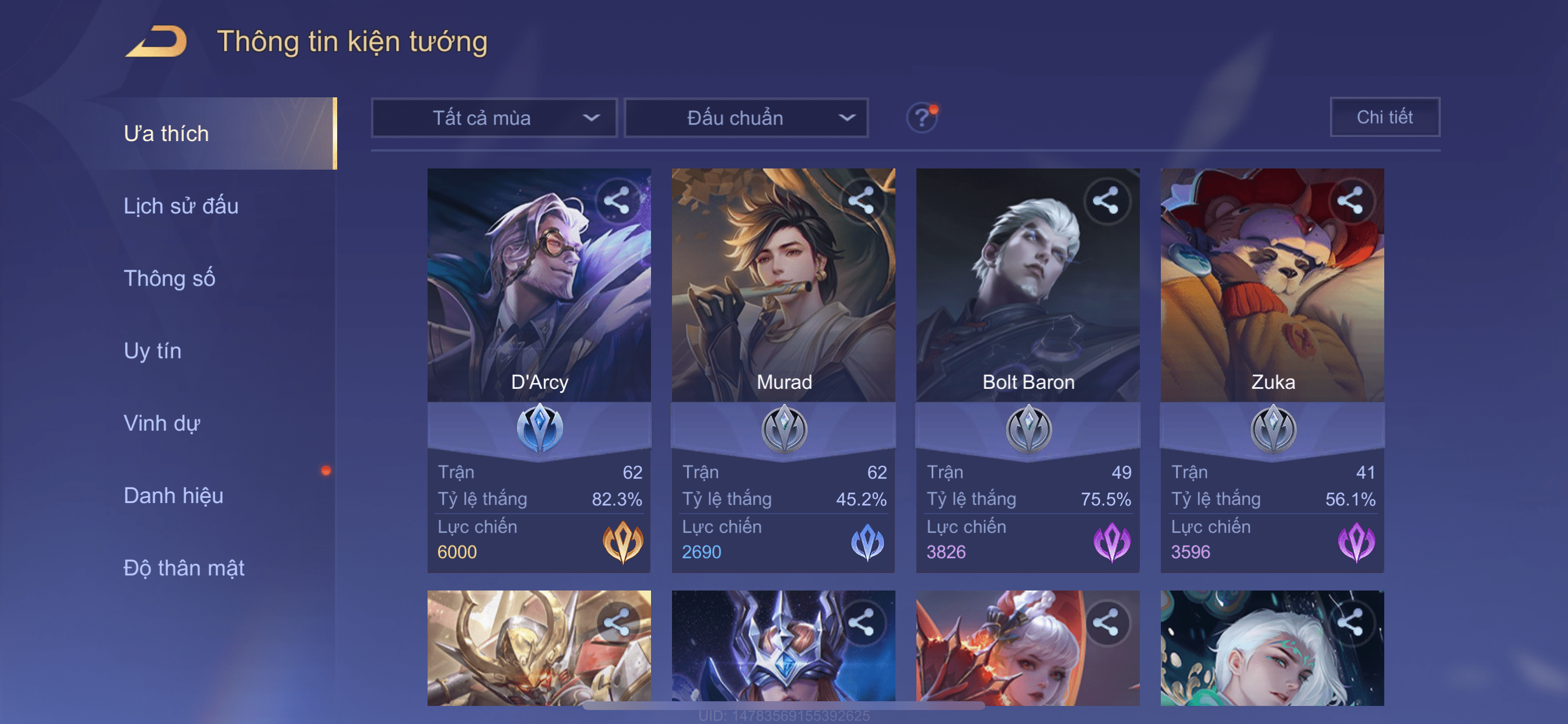Open the Lịch sử đấu tab
The image size is (1568, 724).
pyautogui.click(x=181, y=206)
